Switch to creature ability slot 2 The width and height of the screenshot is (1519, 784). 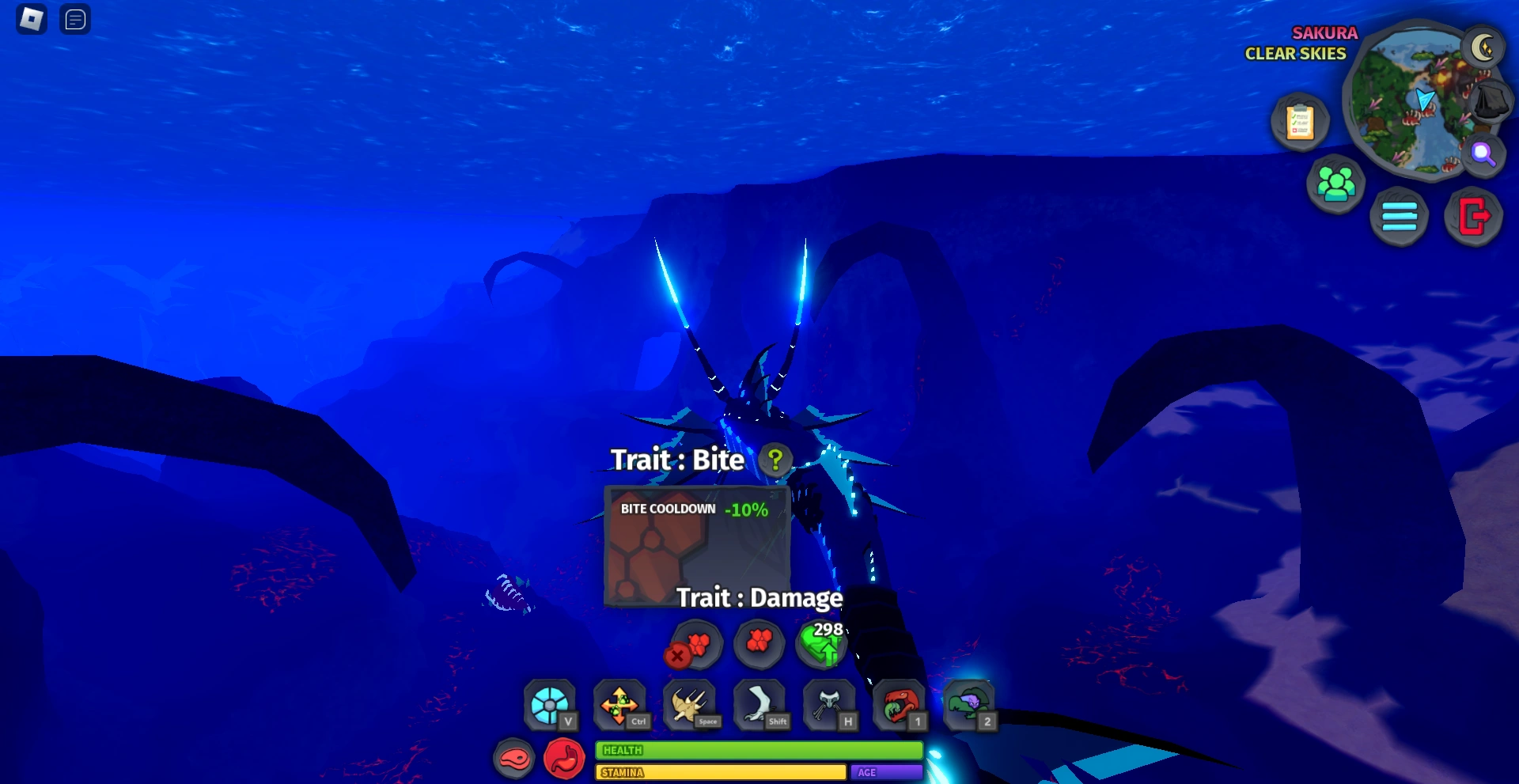(971, 703)
